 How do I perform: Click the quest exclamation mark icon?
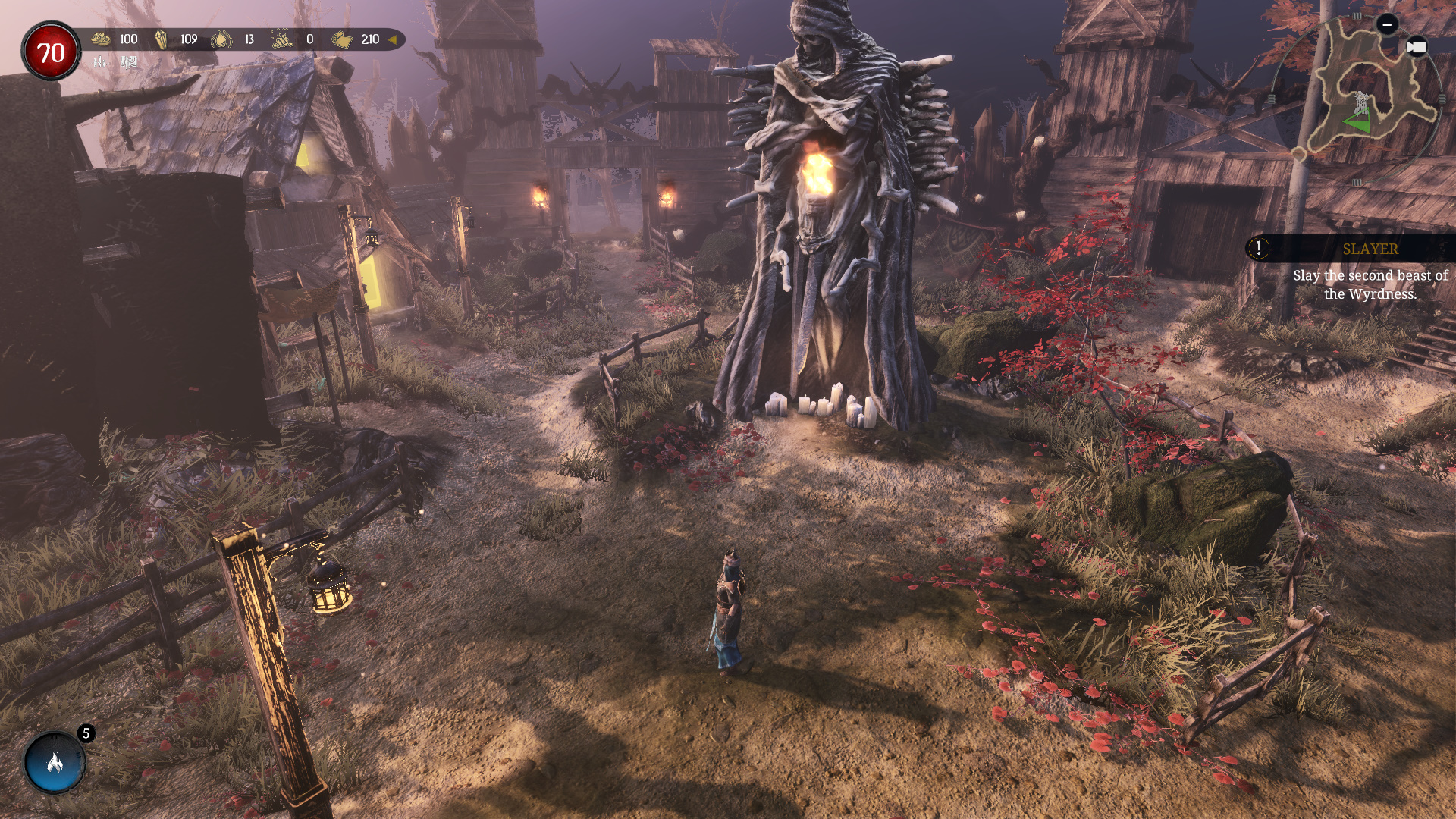coord(1259,248)
